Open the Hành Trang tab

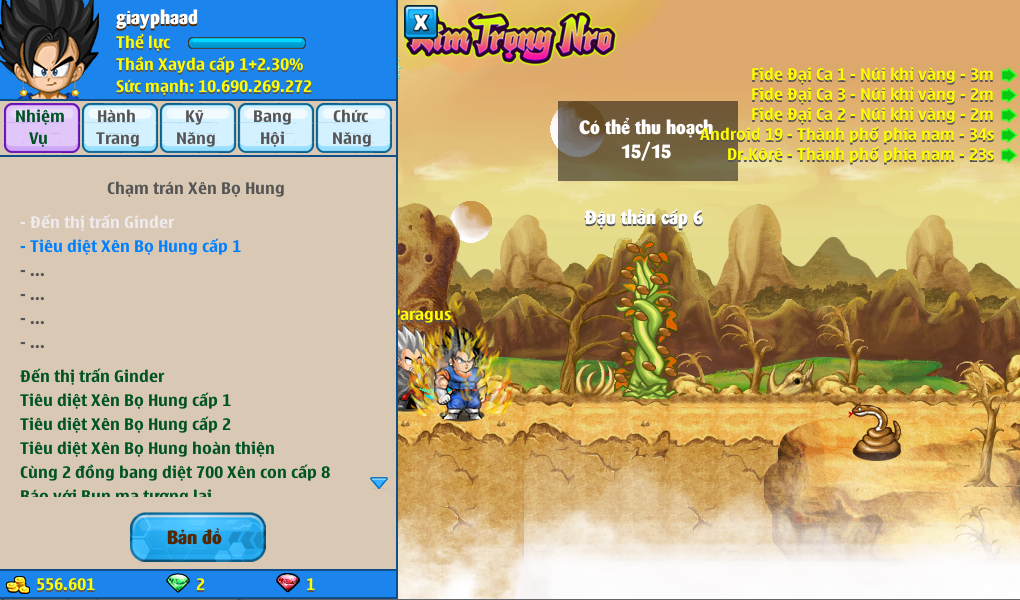point(118,128)
